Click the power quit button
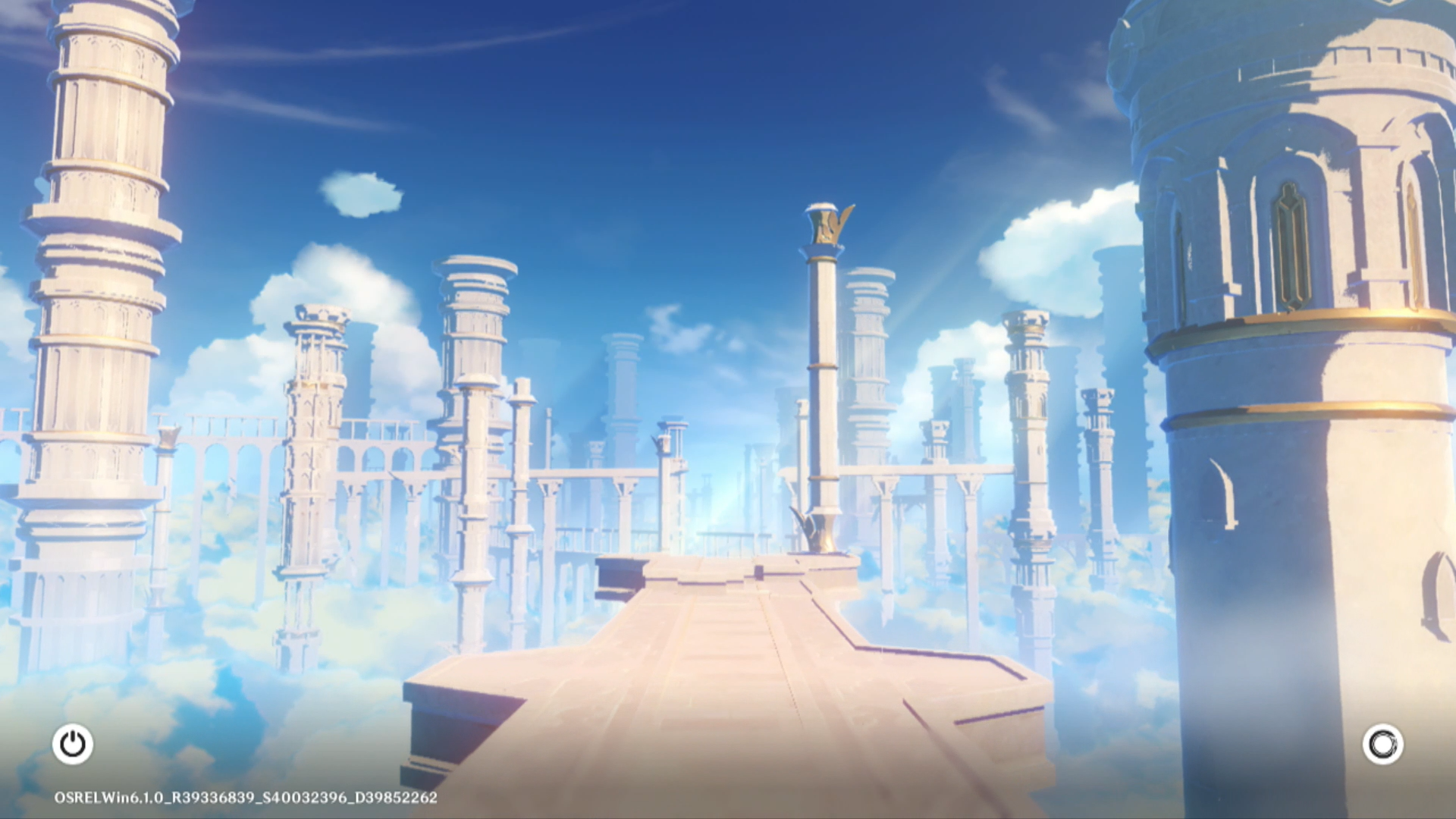Image resolution: width=1456 pixels, height=819 pixels. (x=73, y=744)
